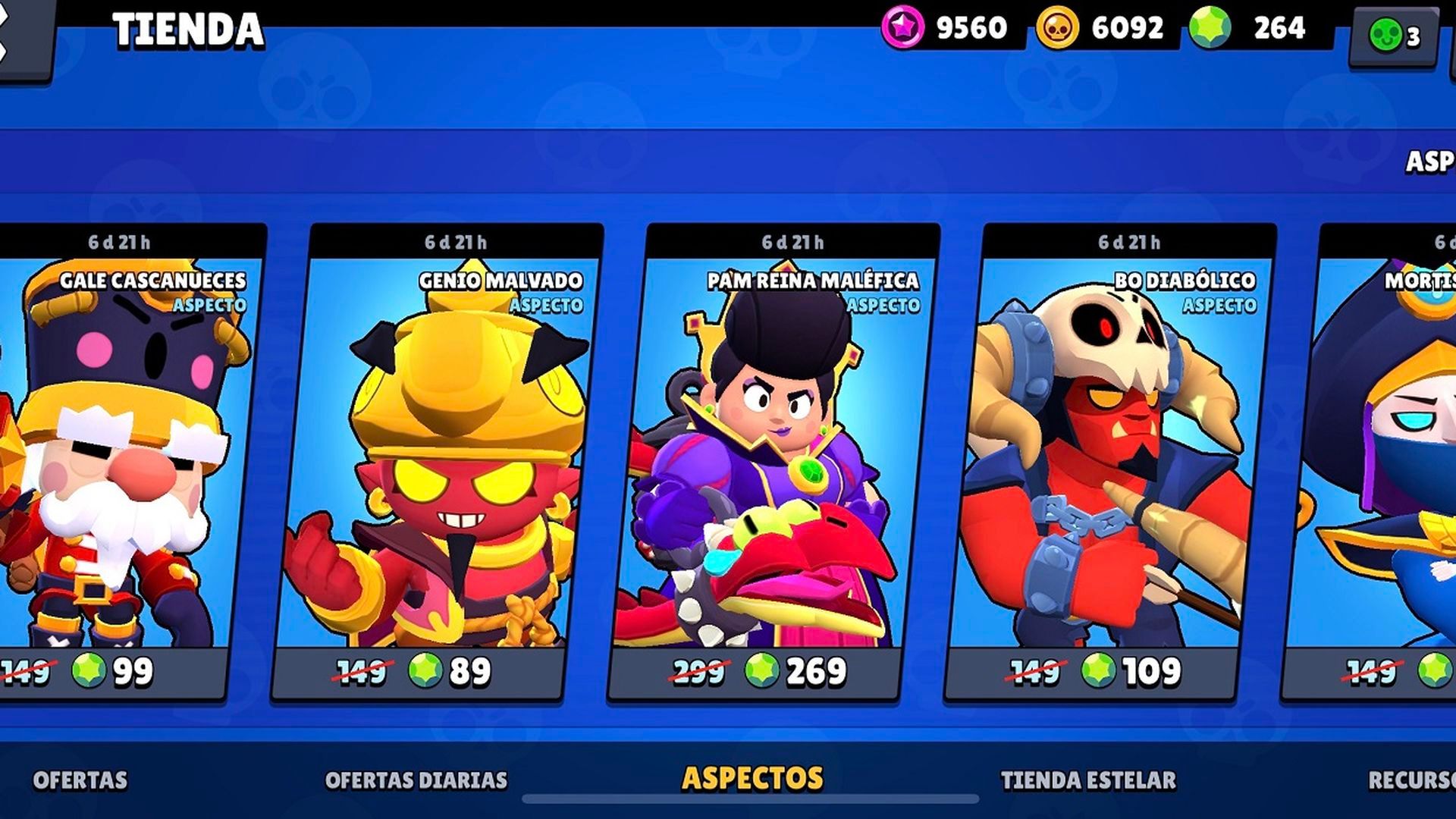Click the gem icon on Gale Cascanueces price tag
1456x819 pixels.
point(89,670)
